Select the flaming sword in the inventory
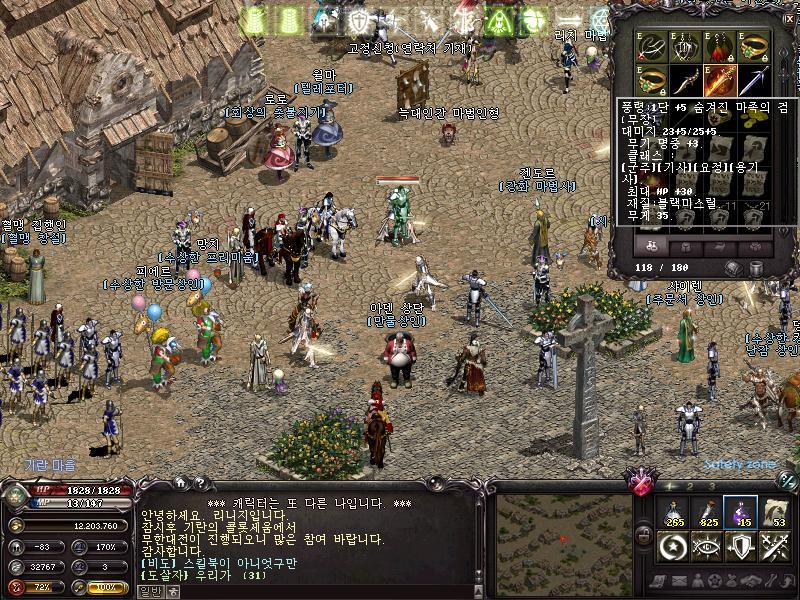The width and height of the screenshot is (800, 600). click(x=720, y=79)
